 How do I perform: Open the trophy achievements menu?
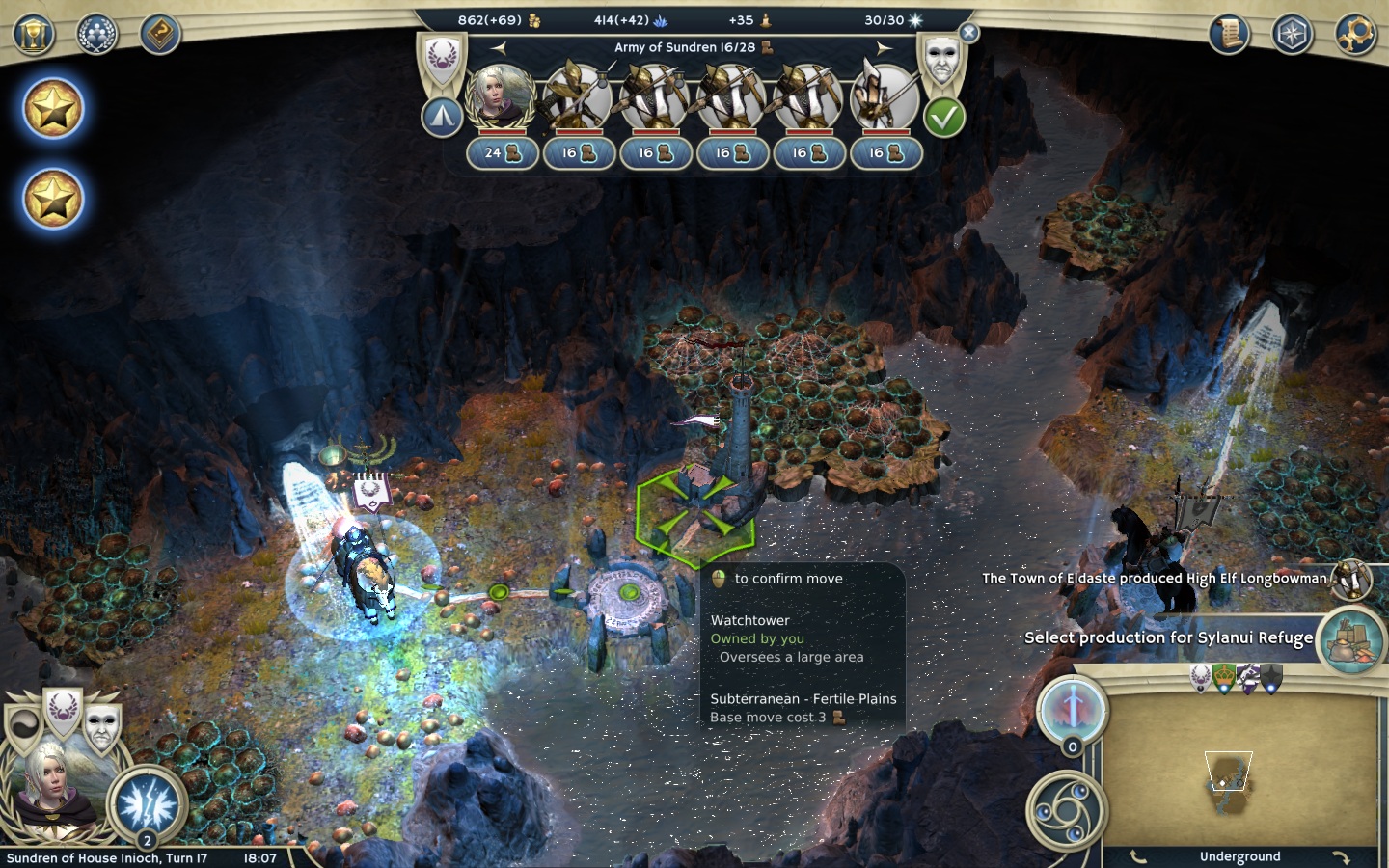tap(34, 35)
